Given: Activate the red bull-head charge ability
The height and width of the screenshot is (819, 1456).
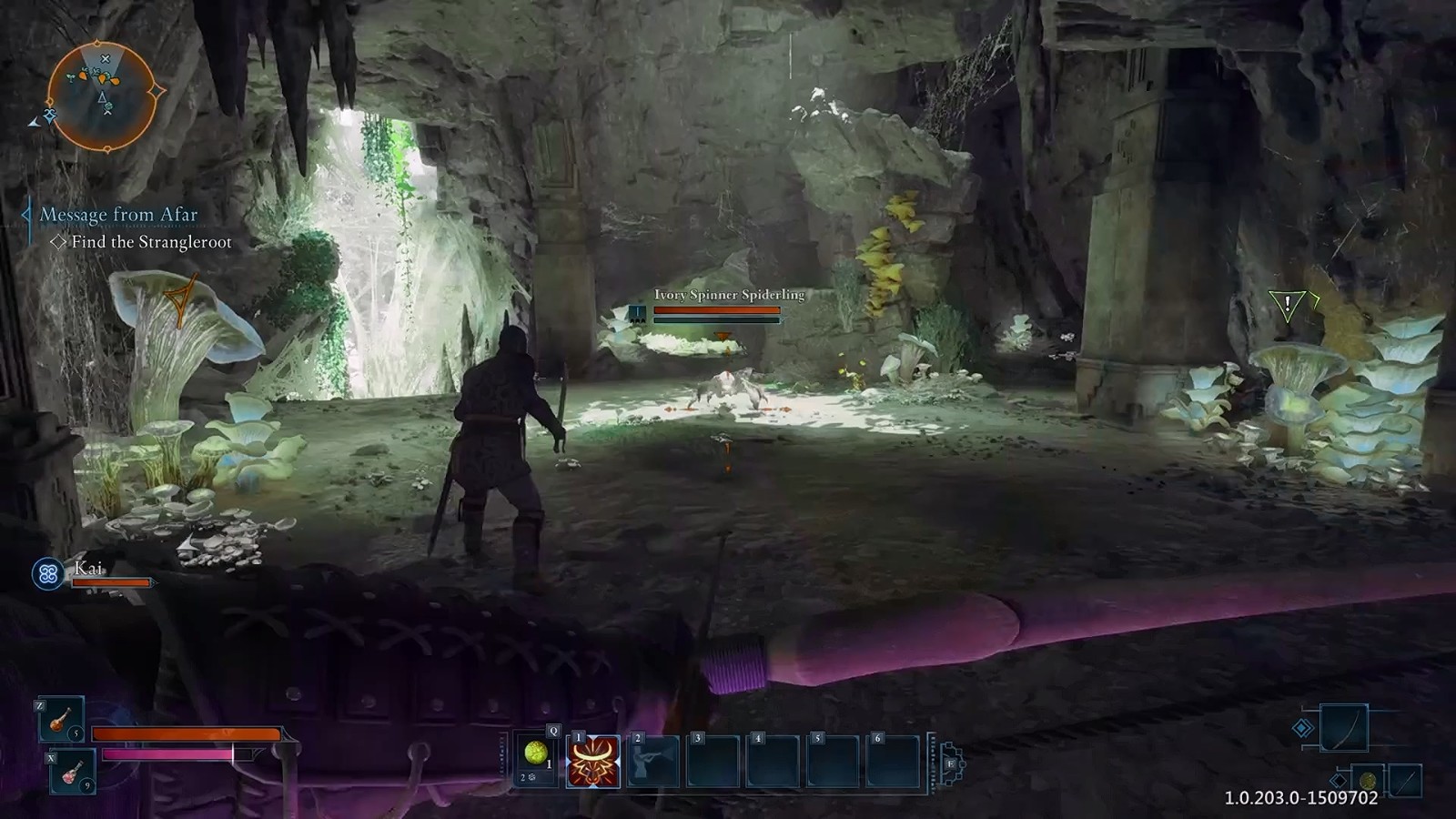Looking at the screenshot, I should [593, 761].
